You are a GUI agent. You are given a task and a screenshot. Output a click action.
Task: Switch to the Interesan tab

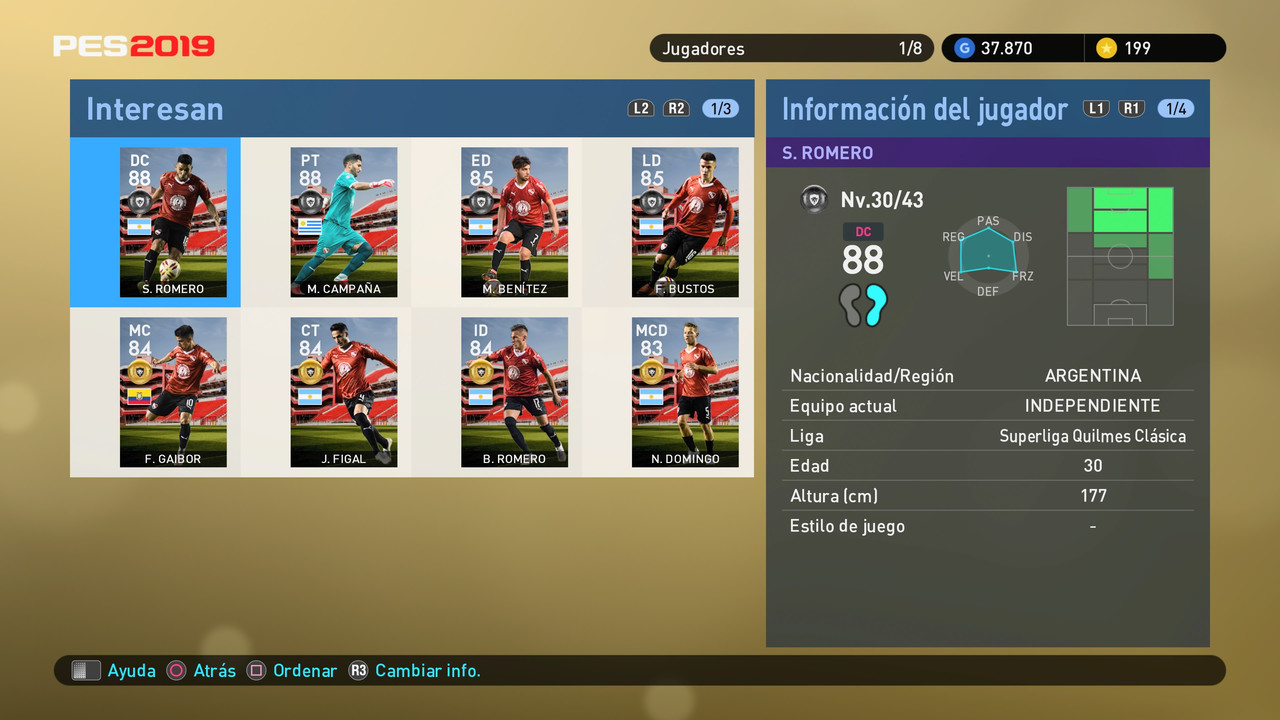[154, 109]
